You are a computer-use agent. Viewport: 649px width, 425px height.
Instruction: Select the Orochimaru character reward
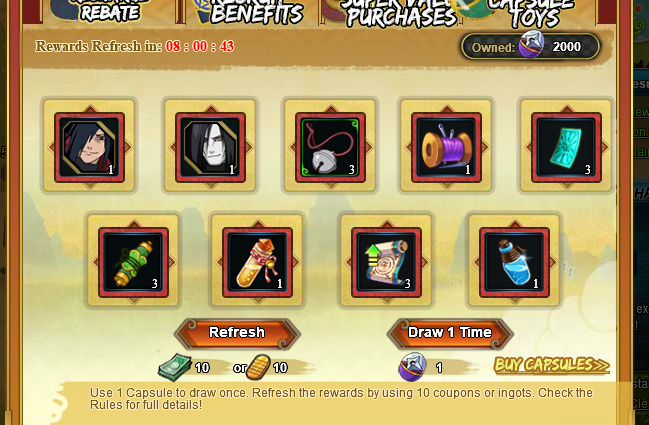coord(210,147)
